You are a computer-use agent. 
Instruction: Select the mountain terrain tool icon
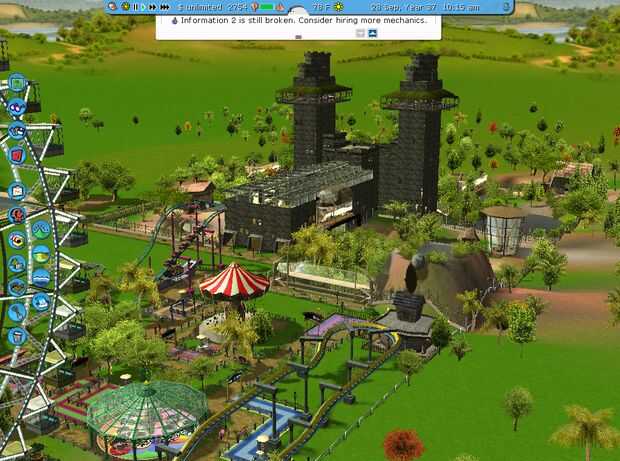coord(41,229)
